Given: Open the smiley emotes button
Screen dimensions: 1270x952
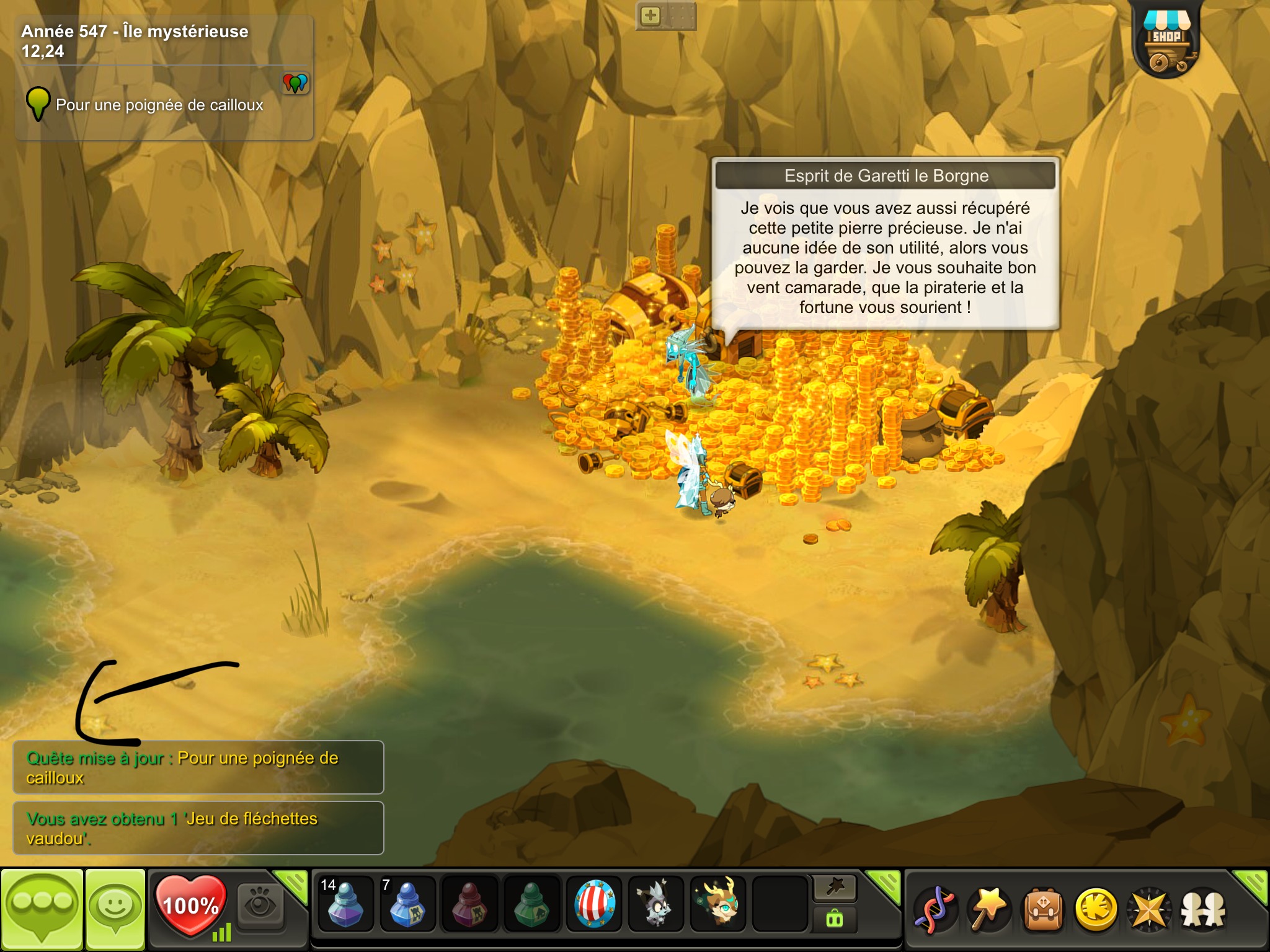Looking at the screenshot, I should pyautogui.click(x=115, y=909).
